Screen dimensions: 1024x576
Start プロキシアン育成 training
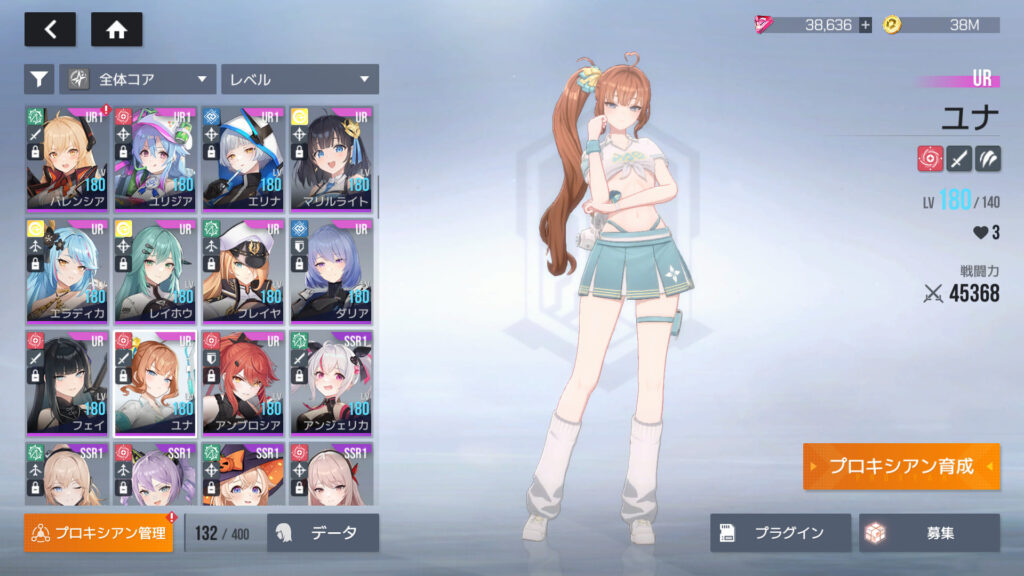900,467
